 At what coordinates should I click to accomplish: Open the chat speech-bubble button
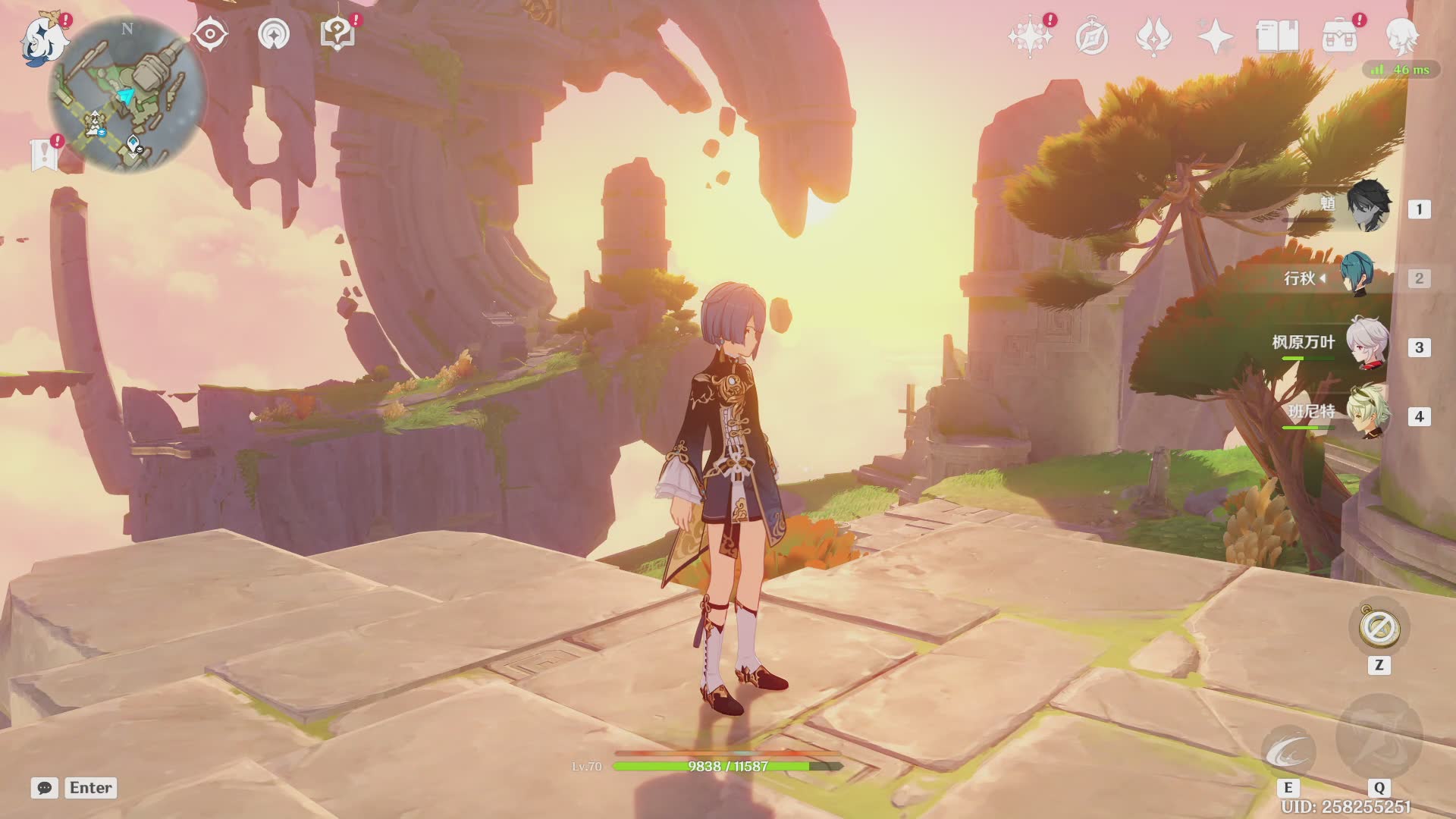(45, 788)
